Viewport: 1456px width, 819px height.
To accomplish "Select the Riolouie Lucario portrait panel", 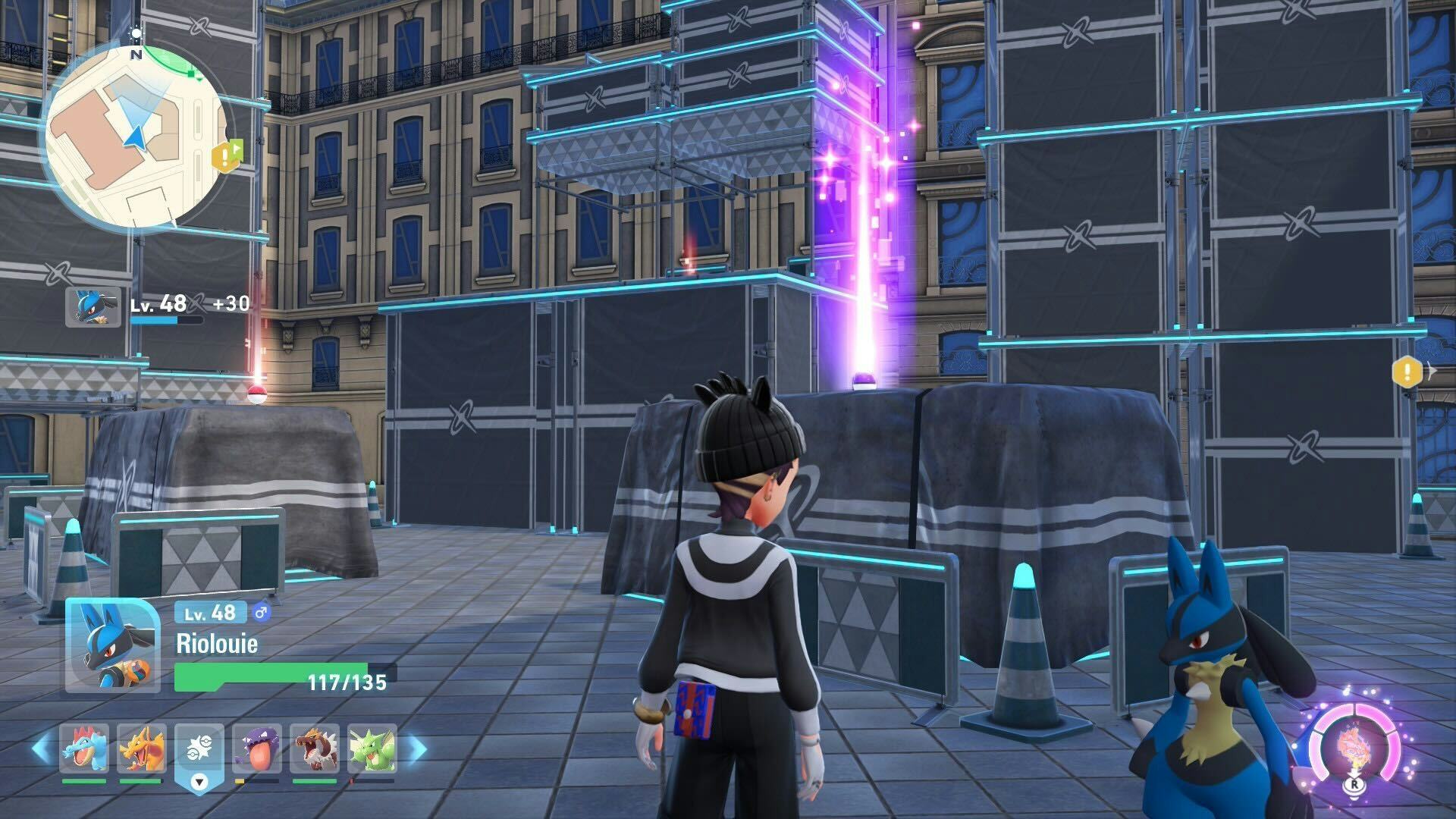I will tap(112, 645).
